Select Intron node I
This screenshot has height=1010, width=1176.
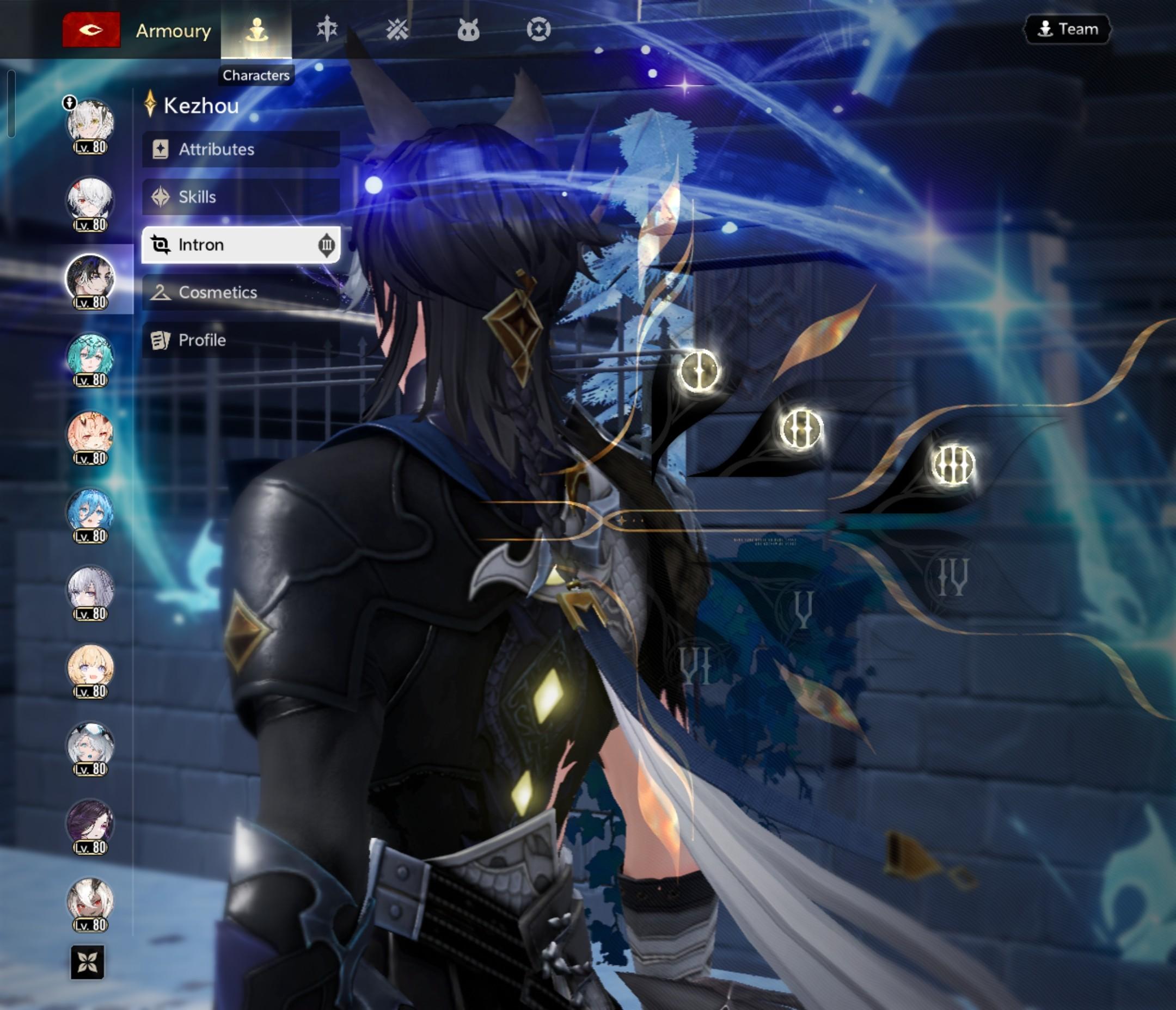699,371
